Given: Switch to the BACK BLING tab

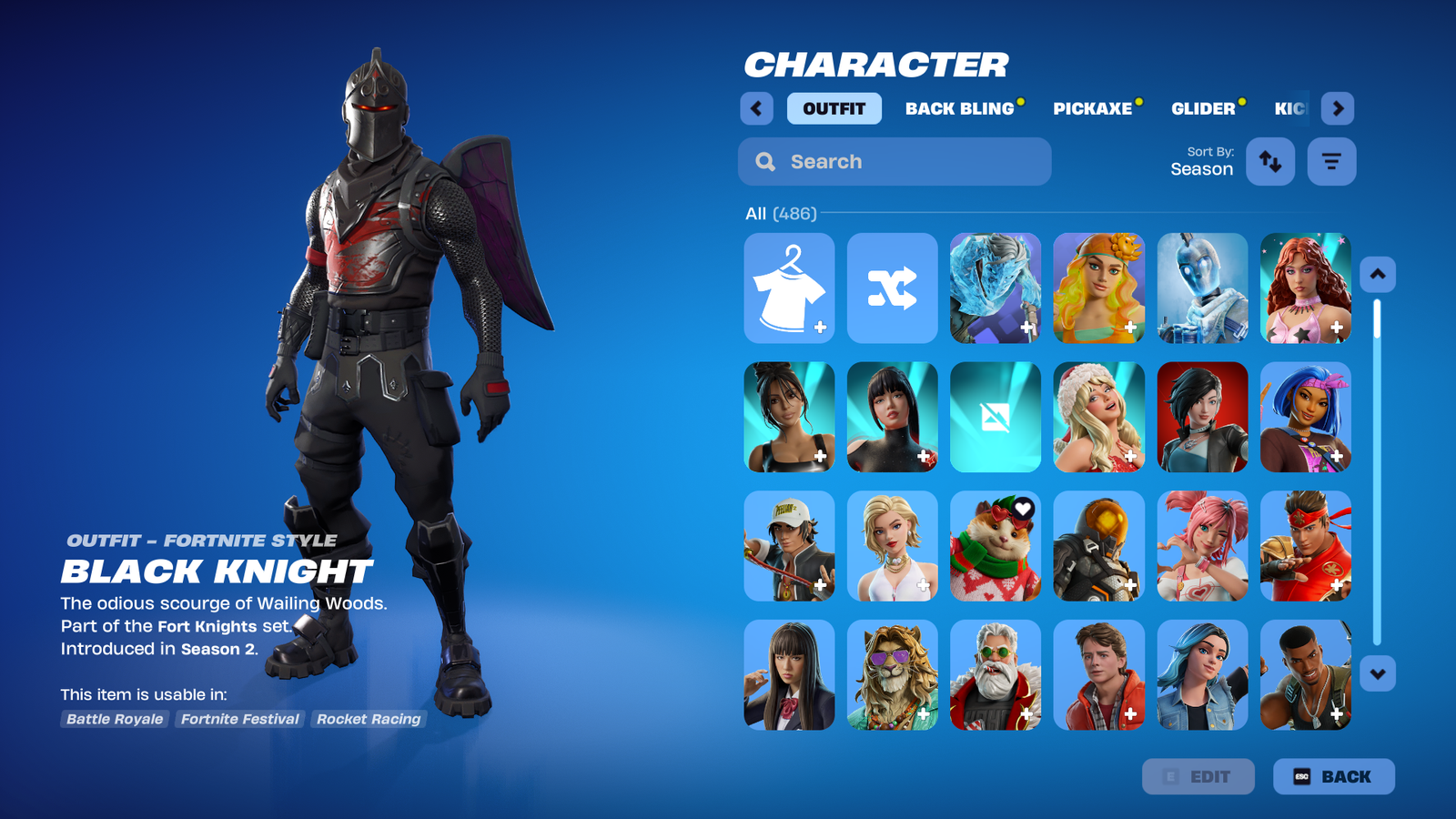Looking at the screenshot, I should coord(959,108).
